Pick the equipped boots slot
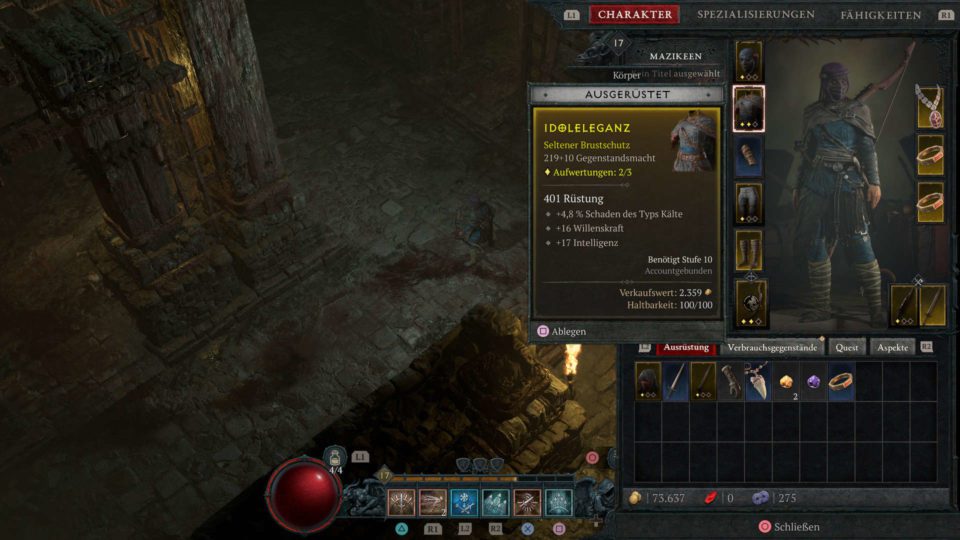 pyautogui.click(x=749, y=251)
